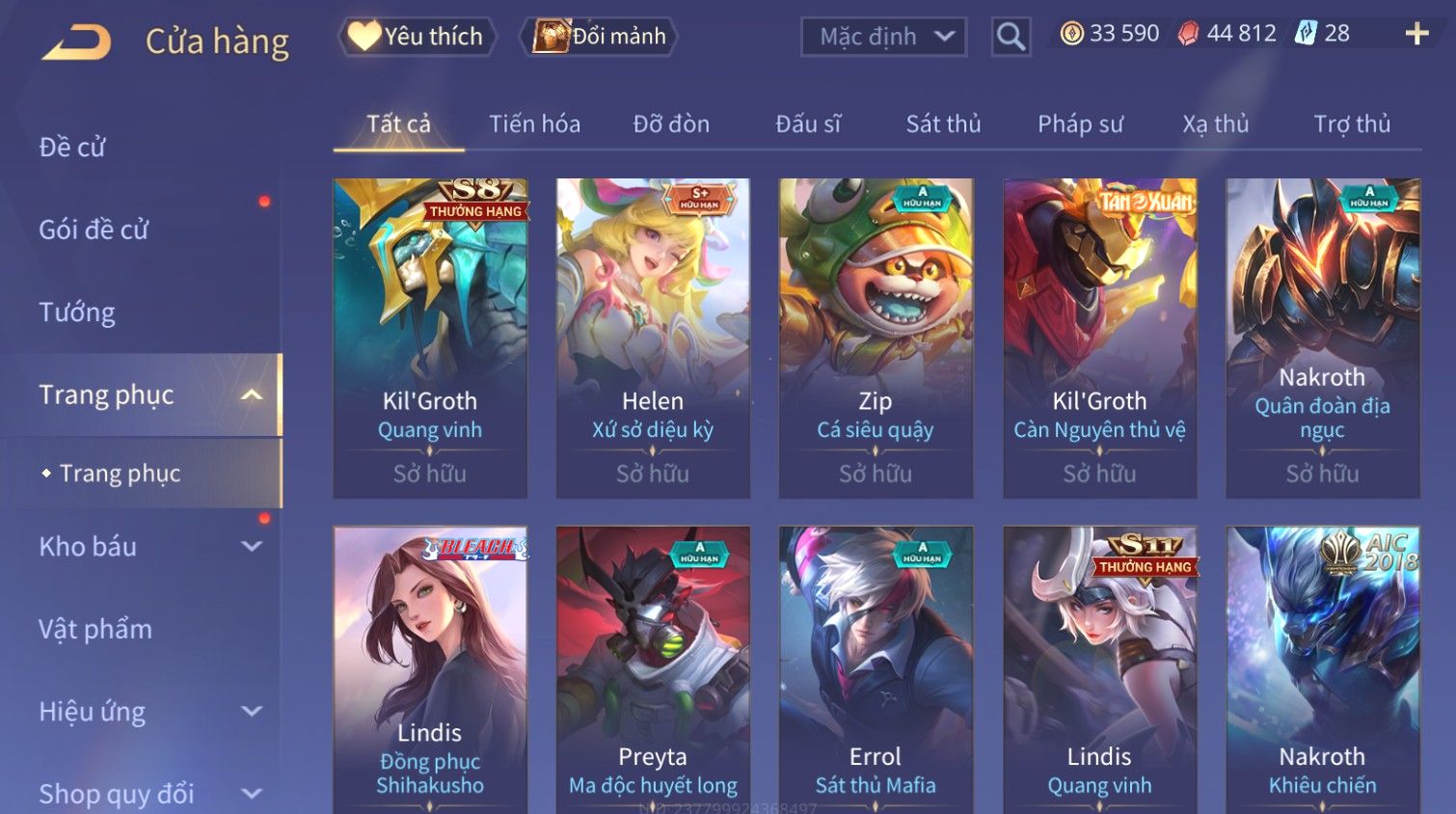Click the magnifying glass search button
The image size is (1456, 814).
click(x=1011, y=38)
